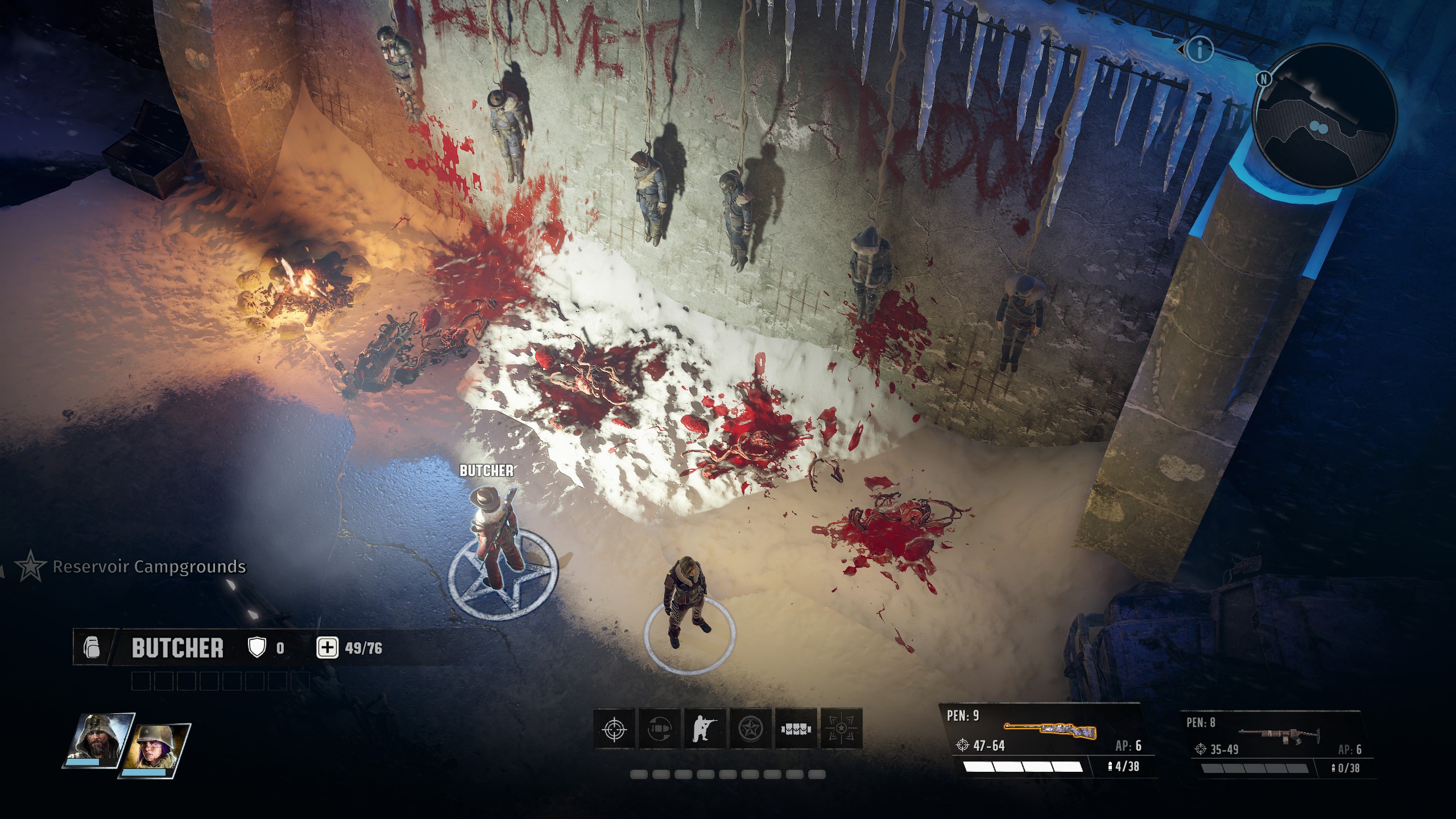1456x819 pixels.
Task: Trigger the star-in-brackets precision strike icon
Action: point(841,729)
